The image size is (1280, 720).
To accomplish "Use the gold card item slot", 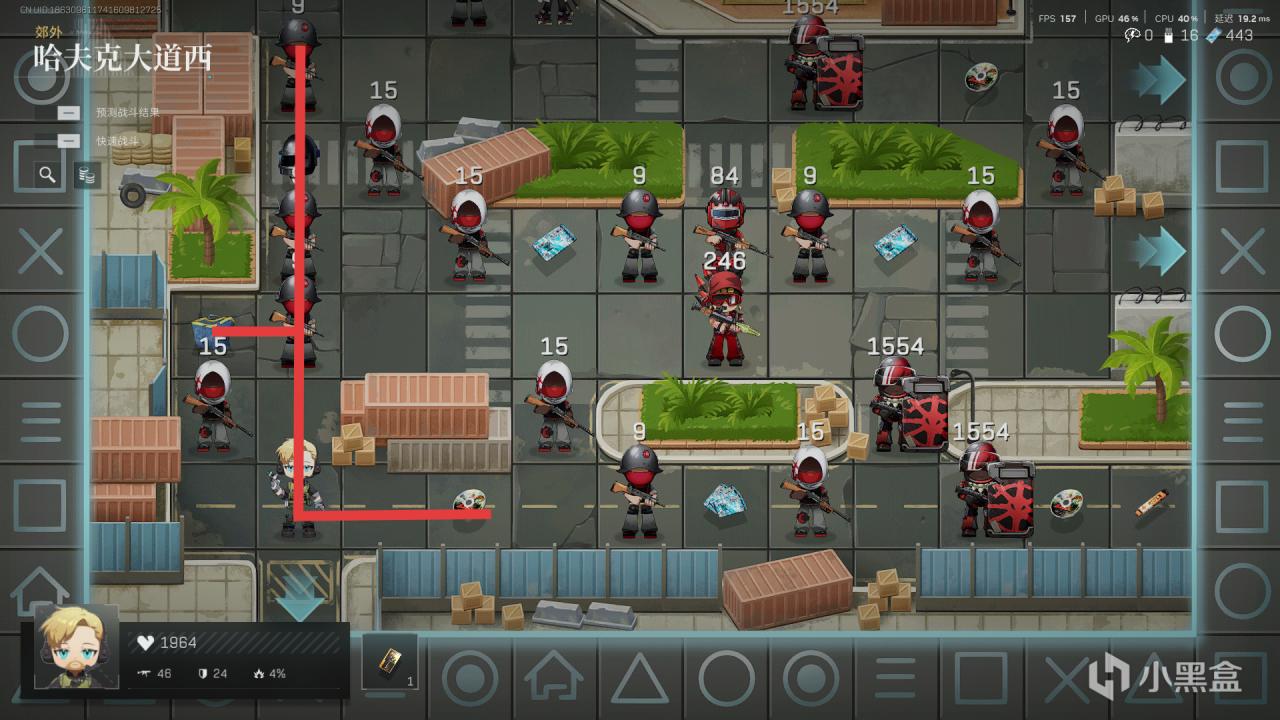I will point(390,660).
